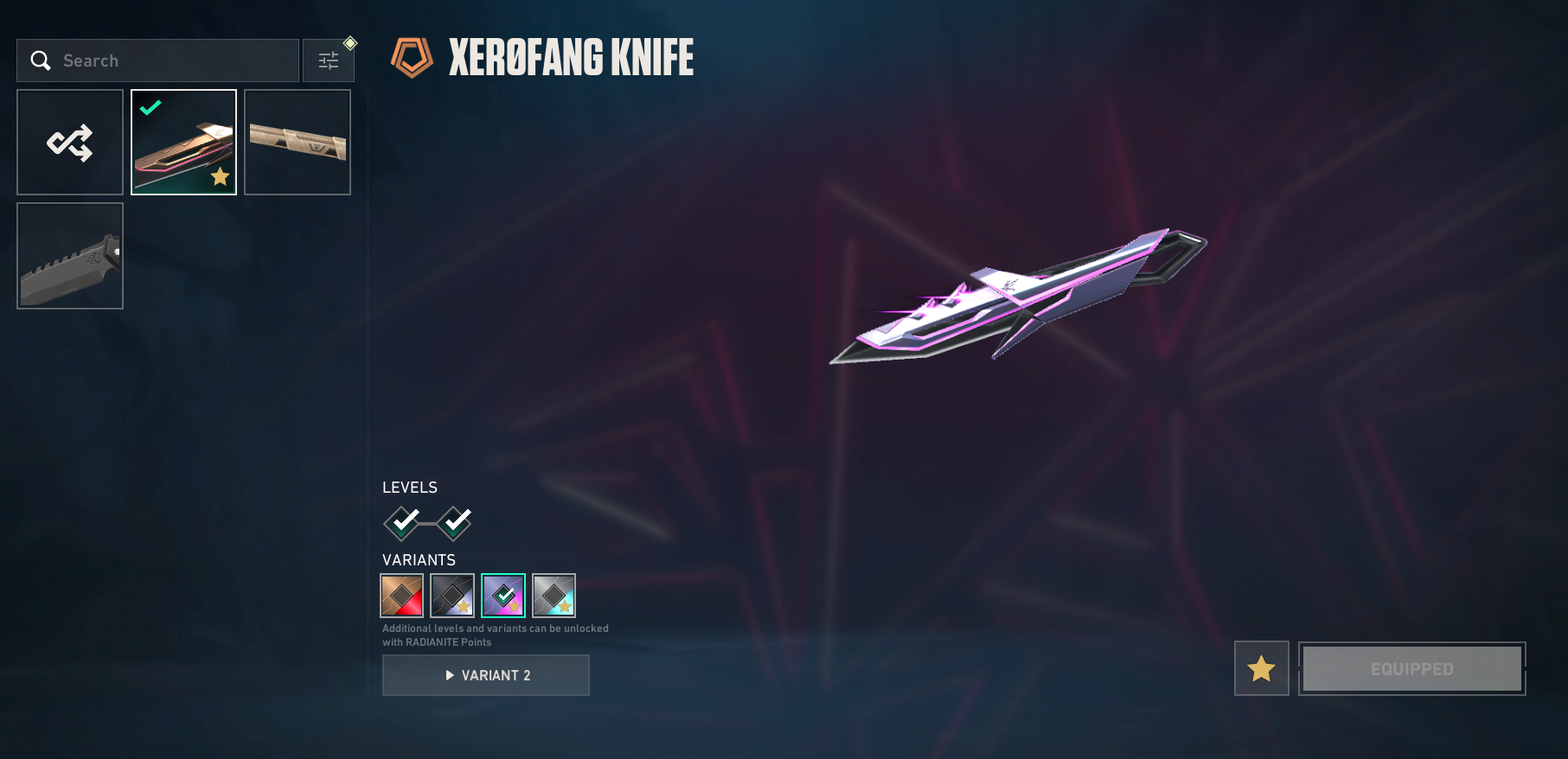Play the Variant 2 preview video
The image size is (1568, 759).
coord(486,675)
